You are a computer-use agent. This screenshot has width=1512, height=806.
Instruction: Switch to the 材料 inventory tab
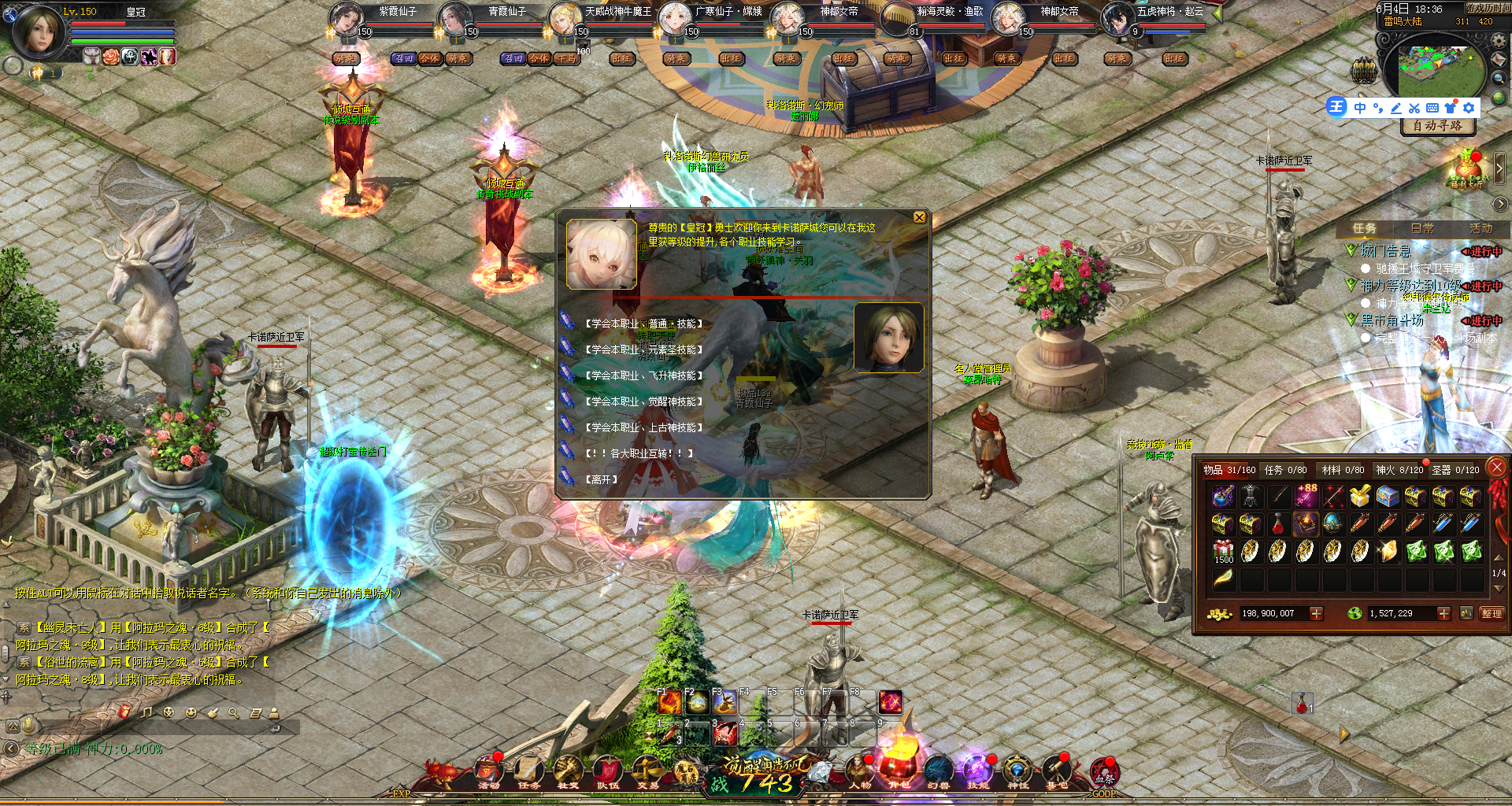click(x=1343, y=470)
